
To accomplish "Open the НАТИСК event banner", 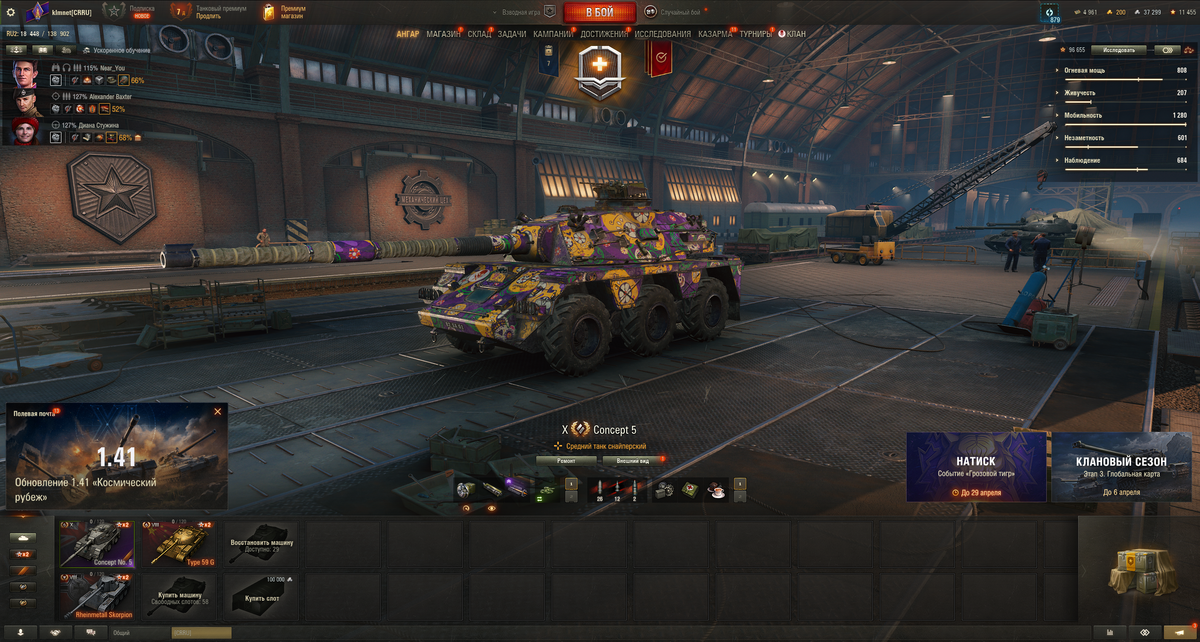I will click(976, 466).
